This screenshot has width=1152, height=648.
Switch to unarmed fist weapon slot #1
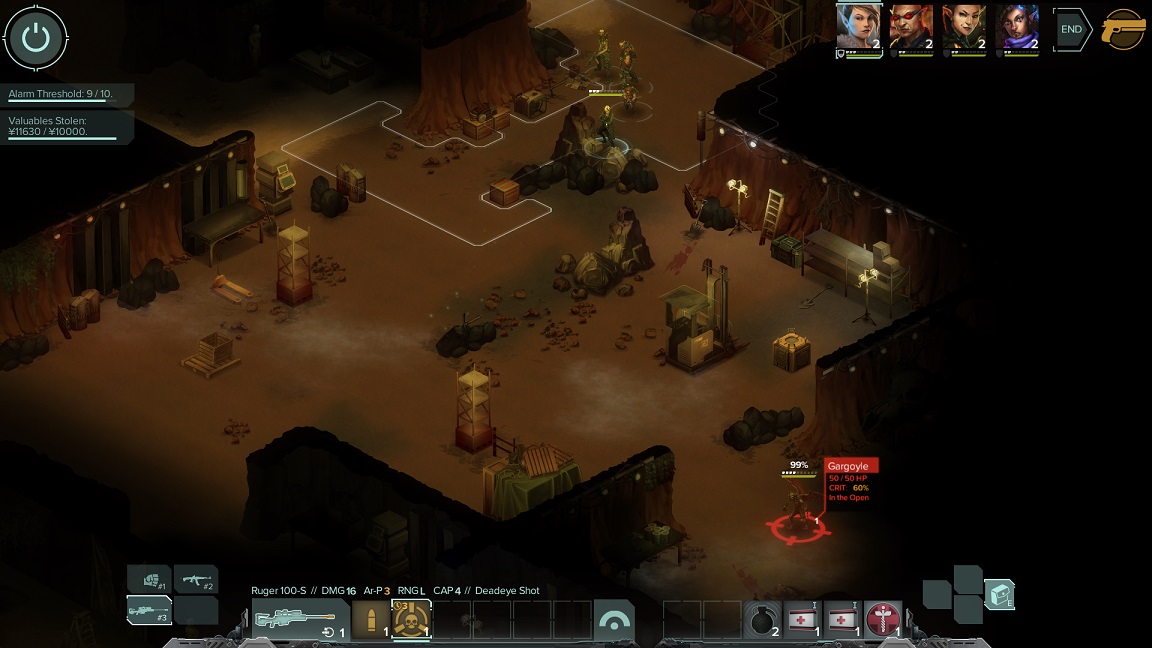coord(148,579)
